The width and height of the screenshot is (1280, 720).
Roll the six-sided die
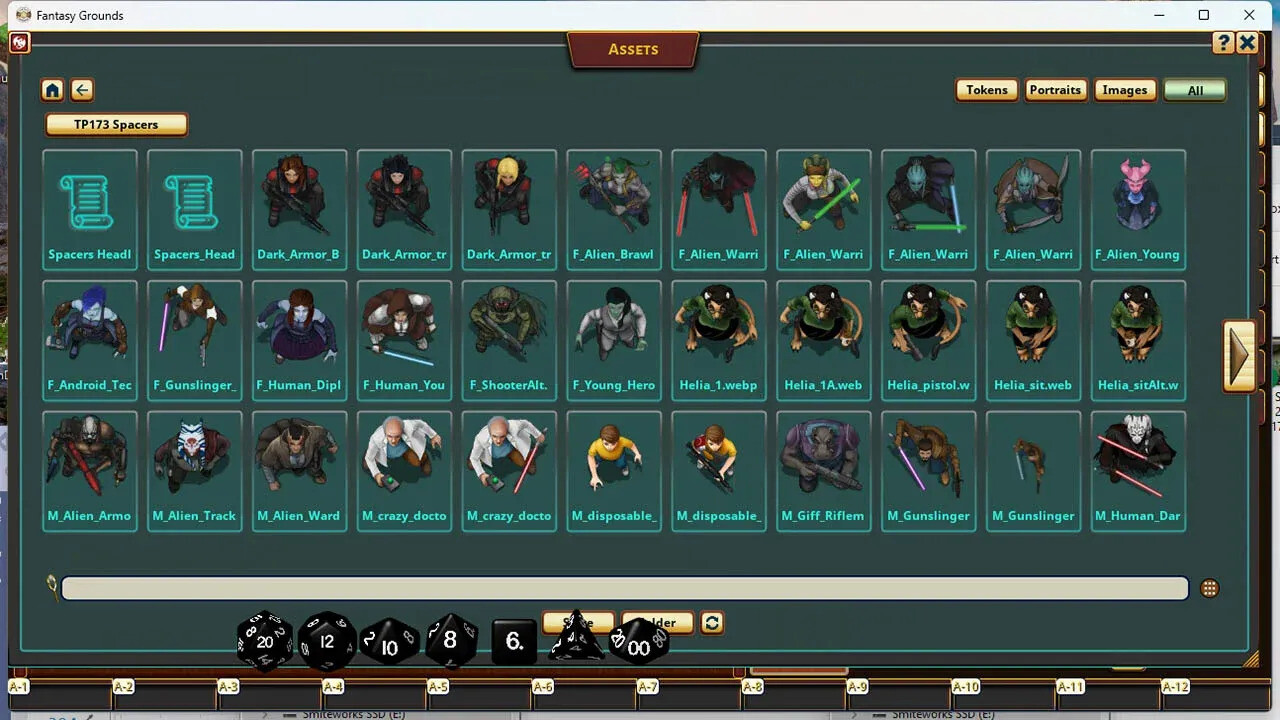[513, 642]
